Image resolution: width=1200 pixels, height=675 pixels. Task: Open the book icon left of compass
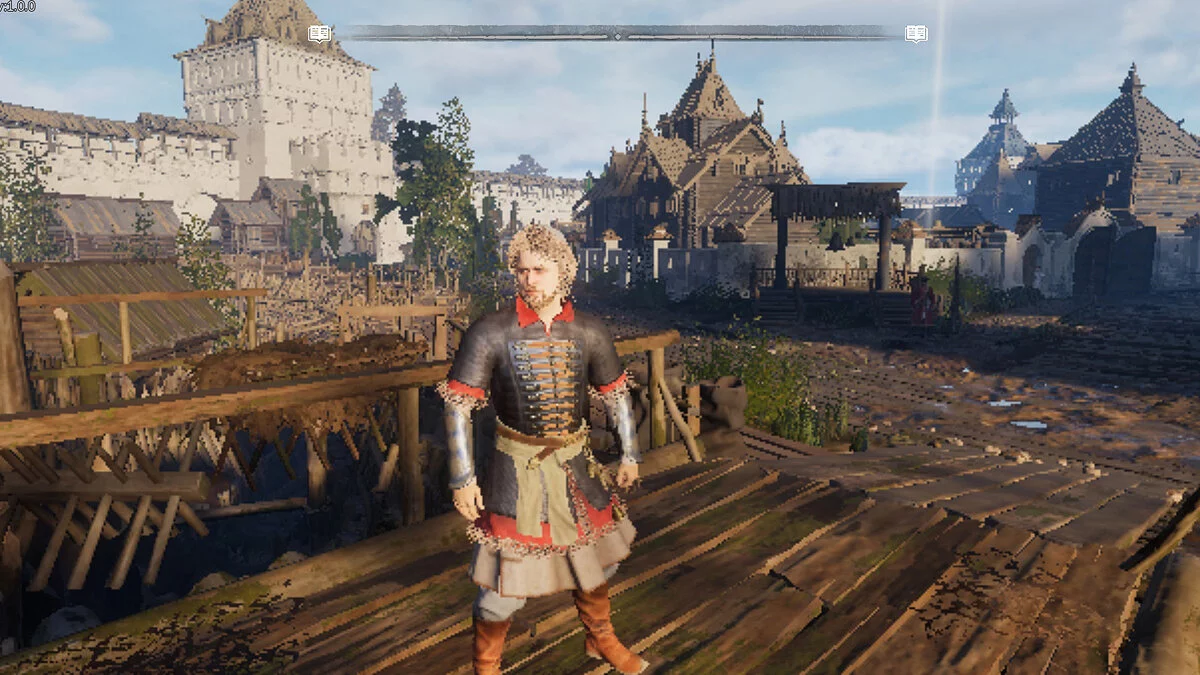pyautogui.click(x=319, y=34)
